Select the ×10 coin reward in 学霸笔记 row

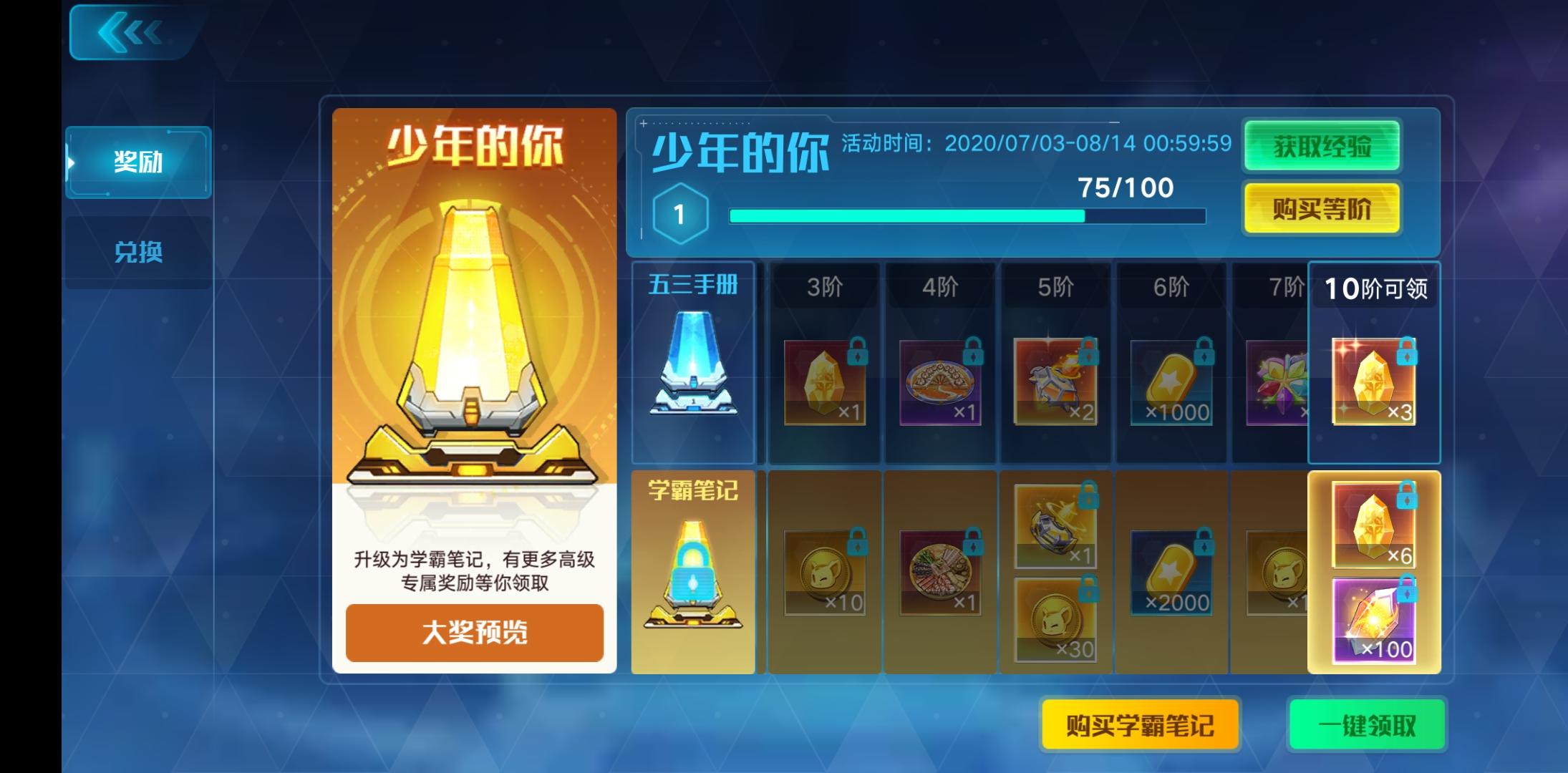click(x=823, y=573)
